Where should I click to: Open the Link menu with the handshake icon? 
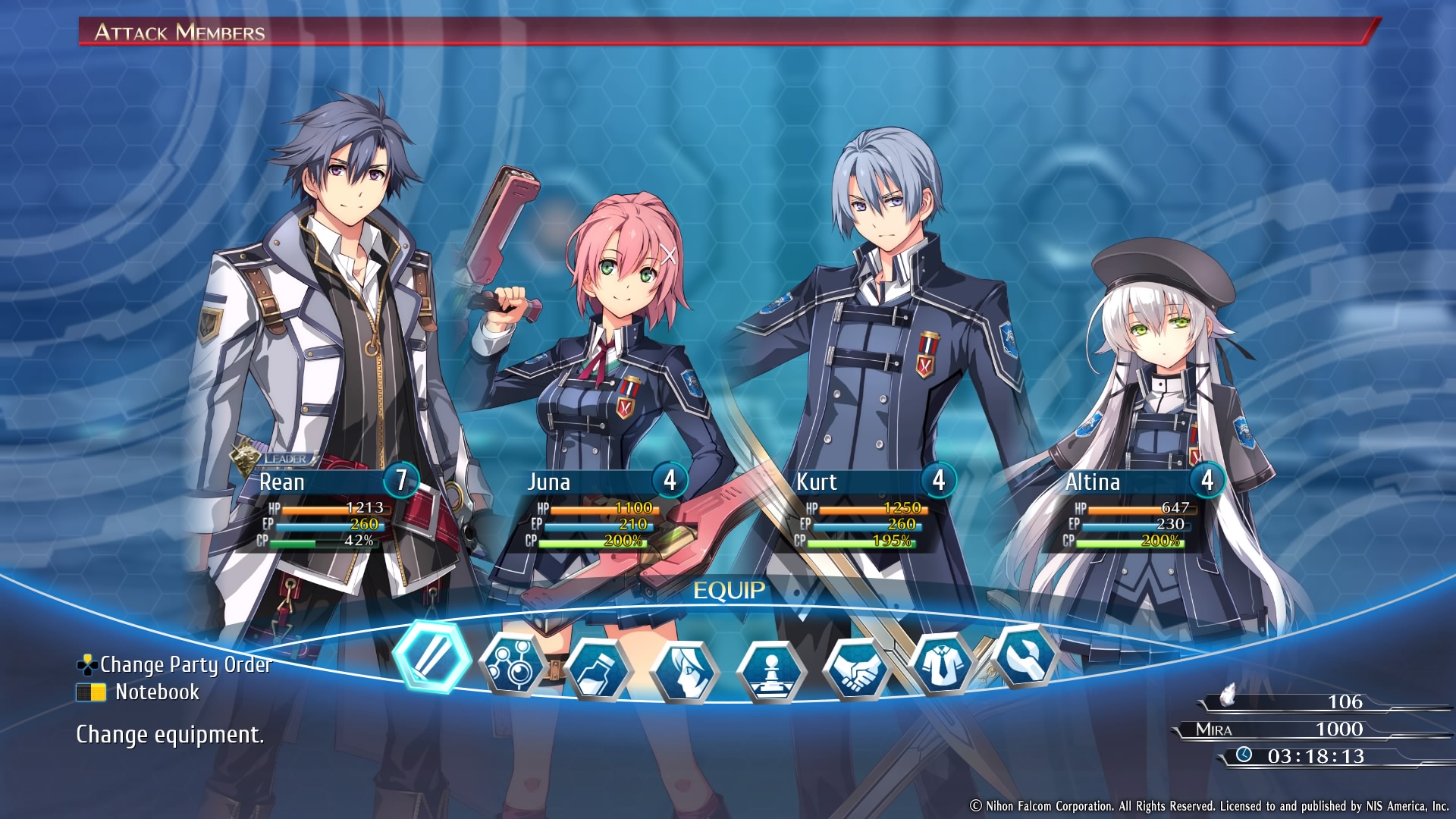(857, 669)
